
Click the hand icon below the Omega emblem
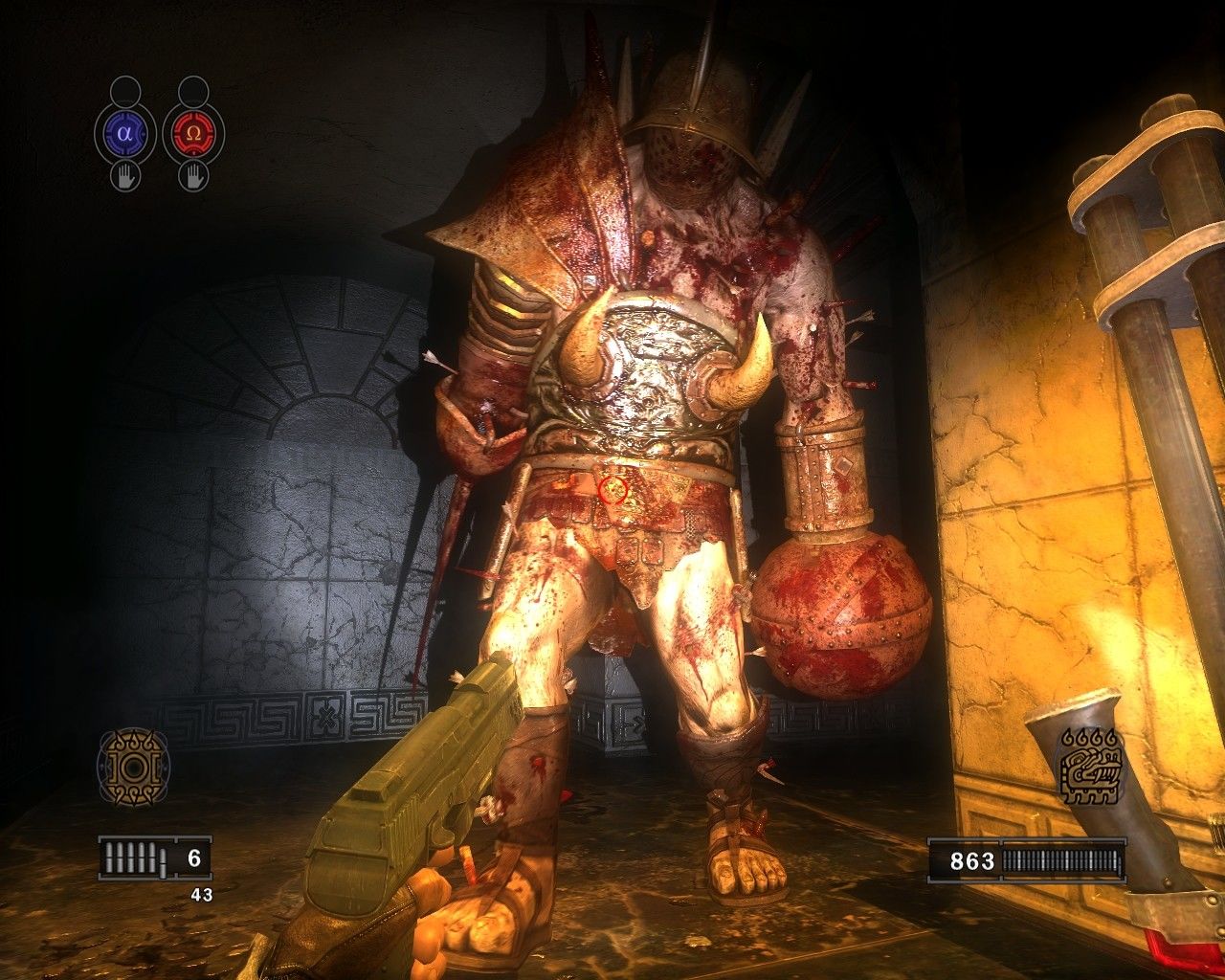[192, 176]
